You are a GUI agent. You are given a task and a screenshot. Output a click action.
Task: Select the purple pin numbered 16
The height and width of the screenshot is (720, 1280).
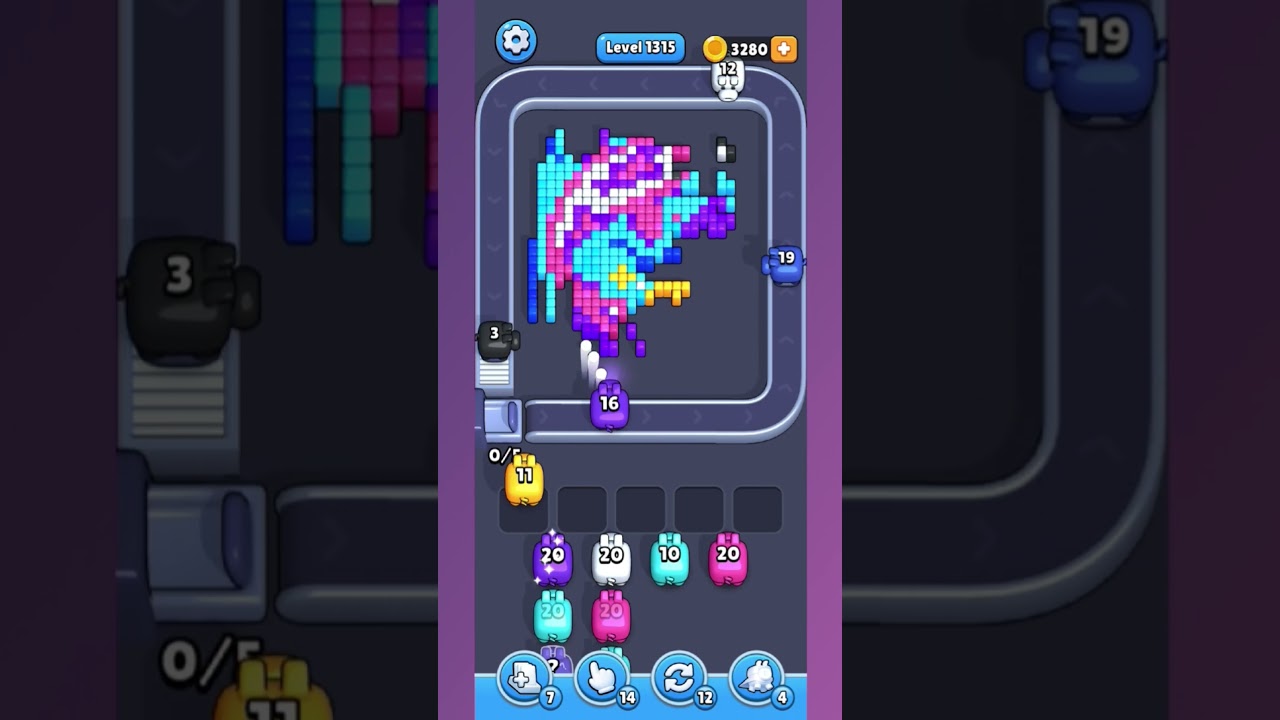(611, 405)
